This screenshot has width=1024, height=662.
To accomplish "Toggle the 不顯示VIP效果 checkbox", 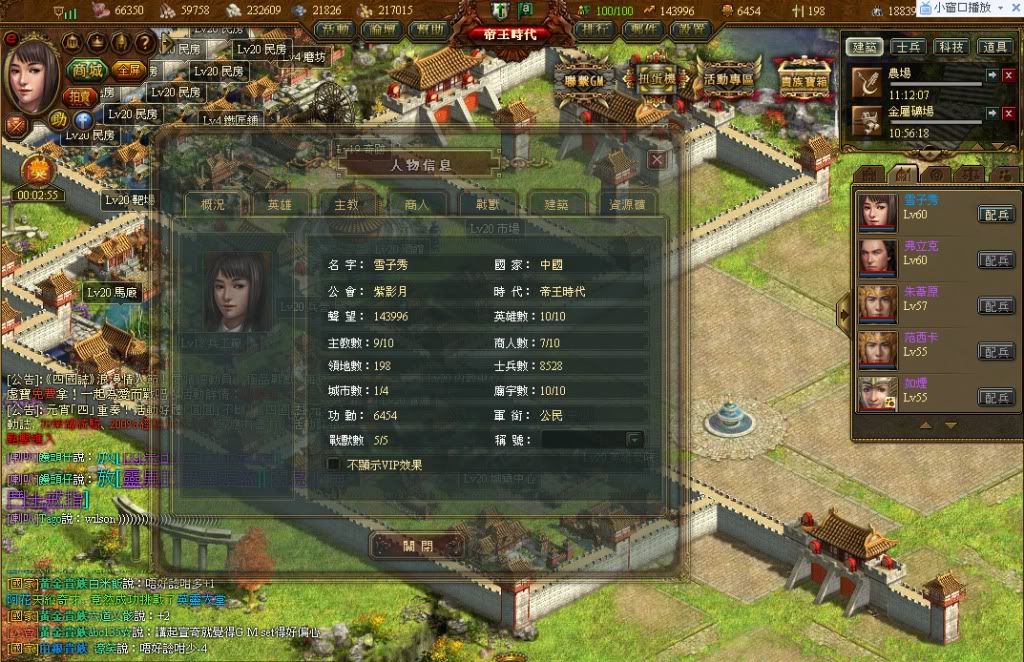I will [334, 464].
